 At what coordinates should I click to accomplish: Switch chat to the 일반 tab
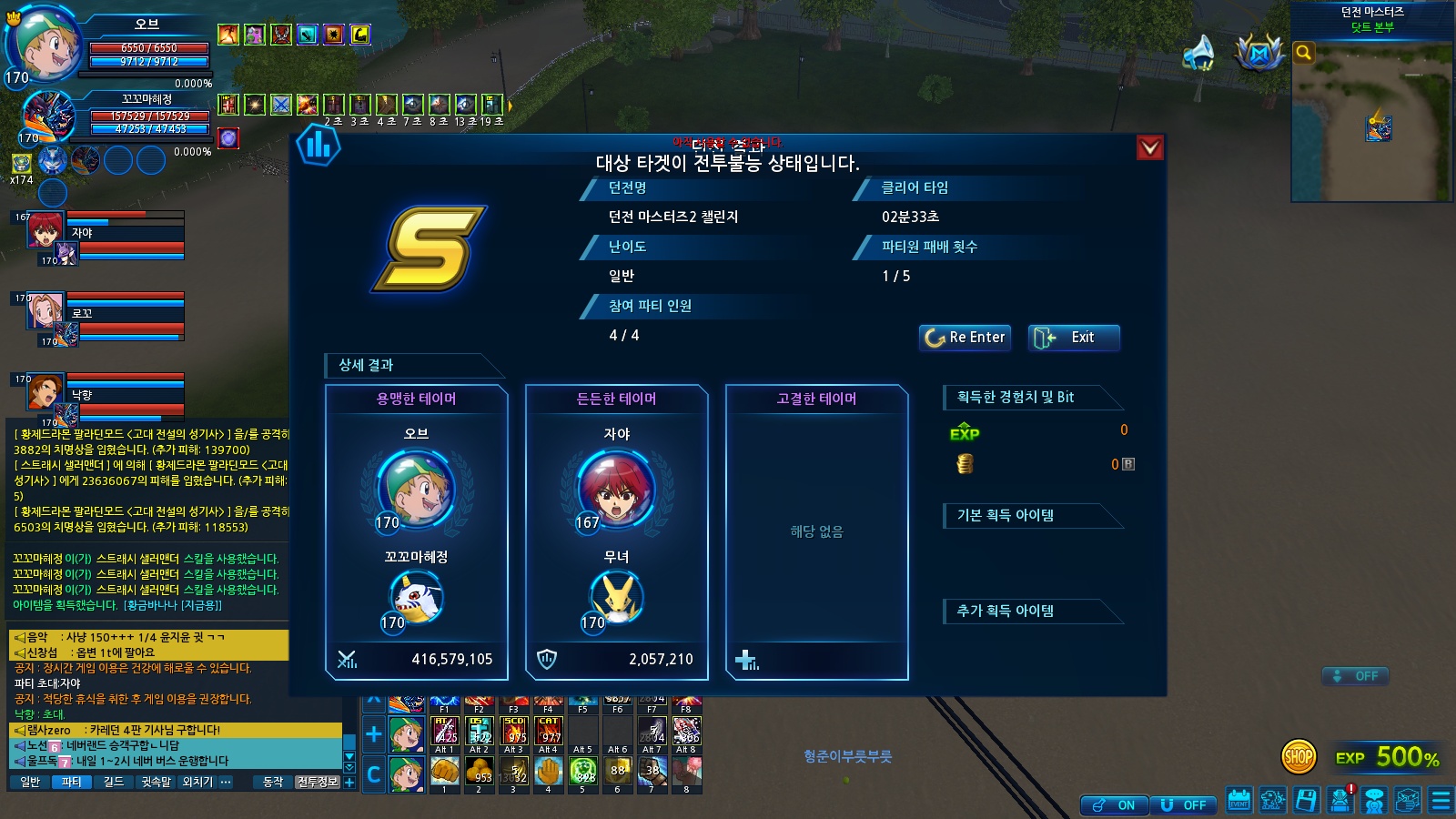click(x=30, y=782)
